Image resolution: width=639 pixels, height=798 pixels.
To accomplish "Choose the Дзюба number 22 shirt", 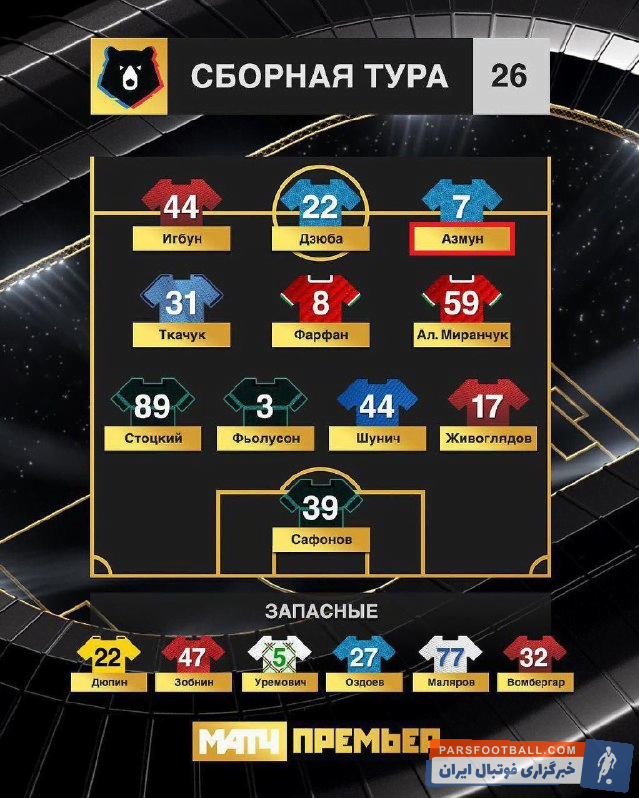I will [320, 208].
